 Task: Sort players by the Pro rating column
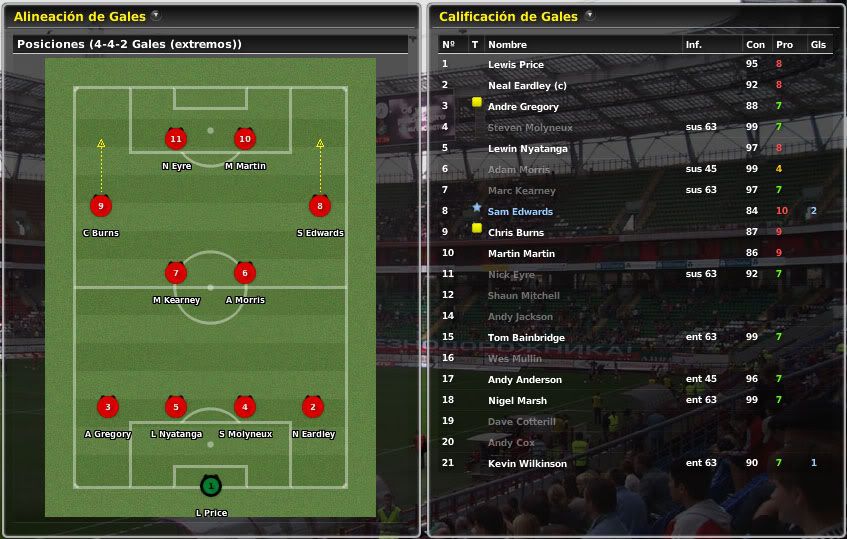point(784,45)
